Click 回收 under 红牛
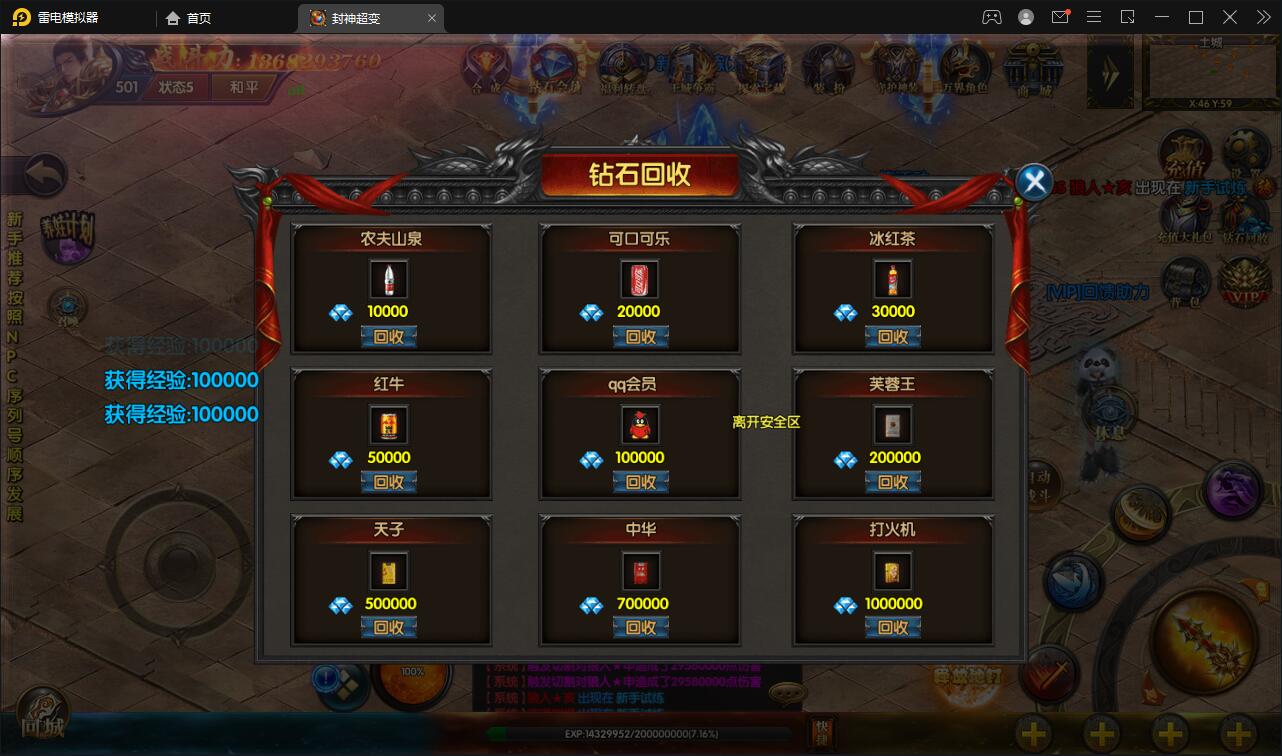The image size is (1282, 756). (388, 482)
